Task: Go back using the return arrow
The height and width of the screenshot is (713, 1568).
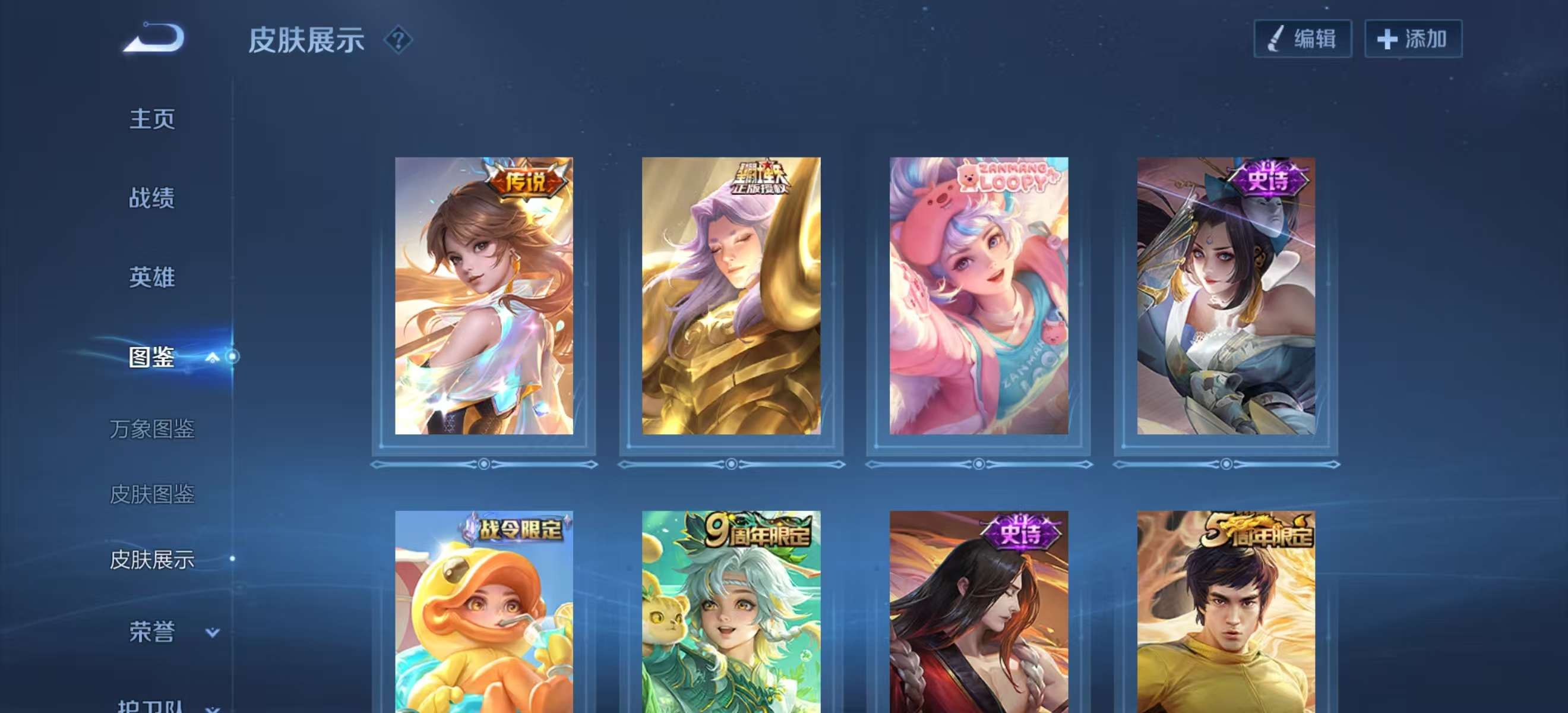Action: pos(154,38)
